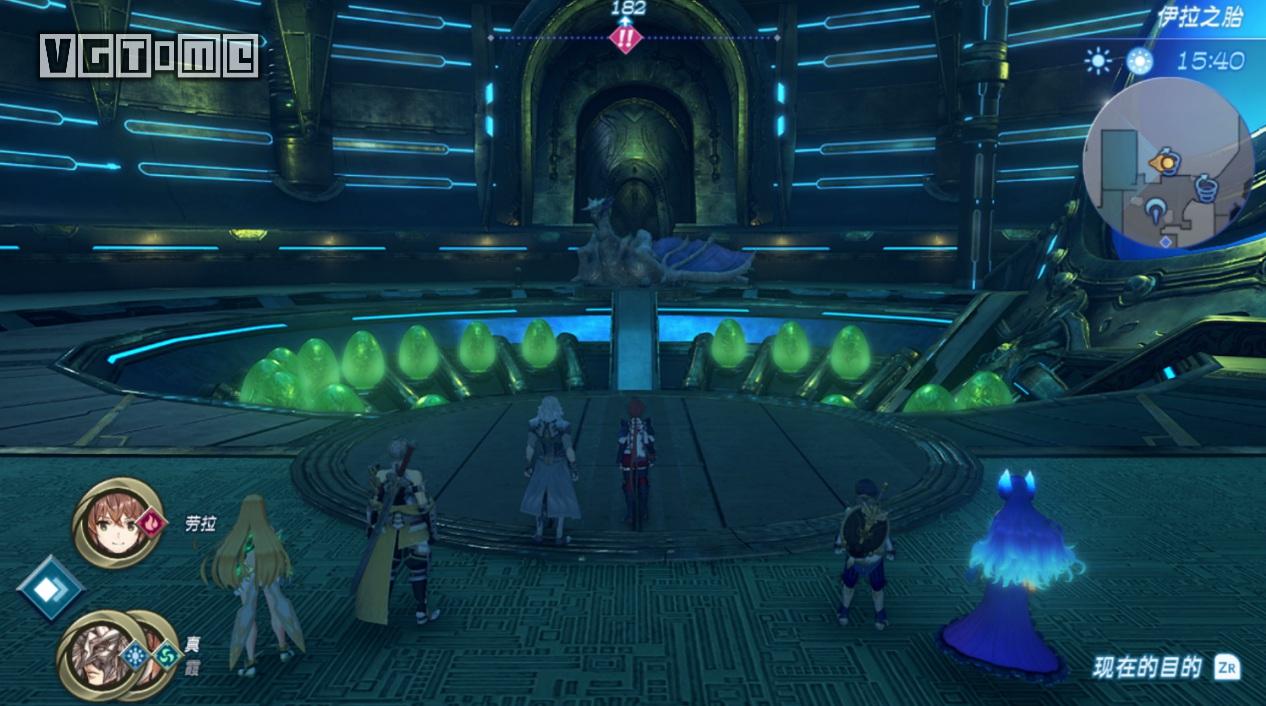Click the white diamond icon beside the portraits

point(49,588)
